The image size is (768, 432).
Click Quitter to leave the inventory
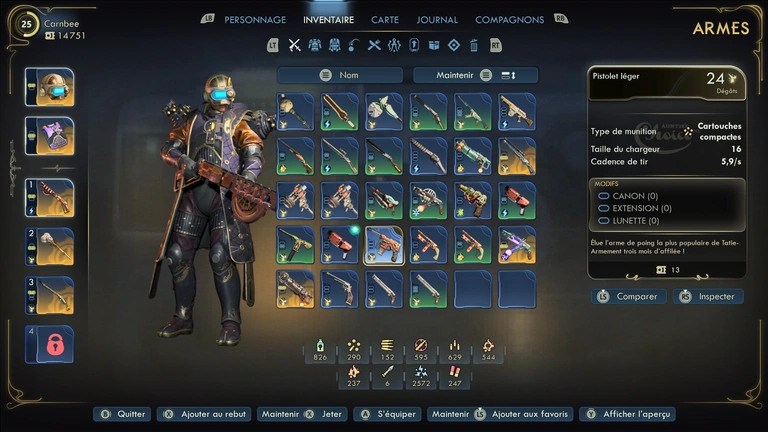[x=122, y=414]
